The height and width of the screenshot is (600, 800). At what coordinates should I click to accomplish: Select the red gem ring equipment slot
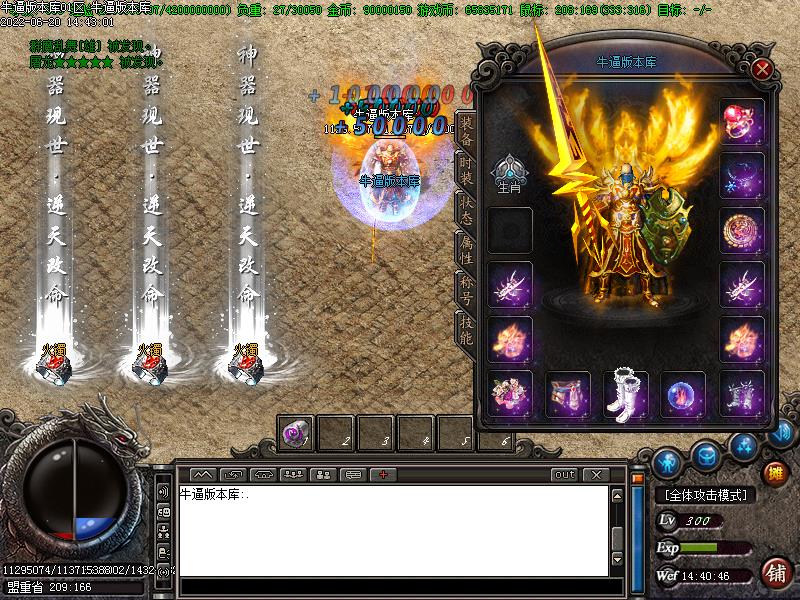click(x=742, y=121)
